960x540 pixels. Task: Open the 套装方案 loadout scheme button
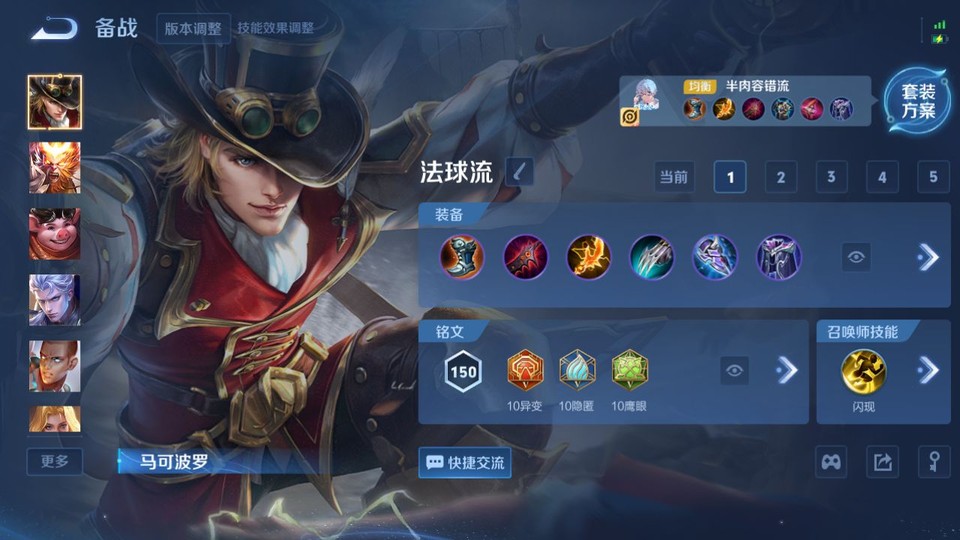coord(917,102)
